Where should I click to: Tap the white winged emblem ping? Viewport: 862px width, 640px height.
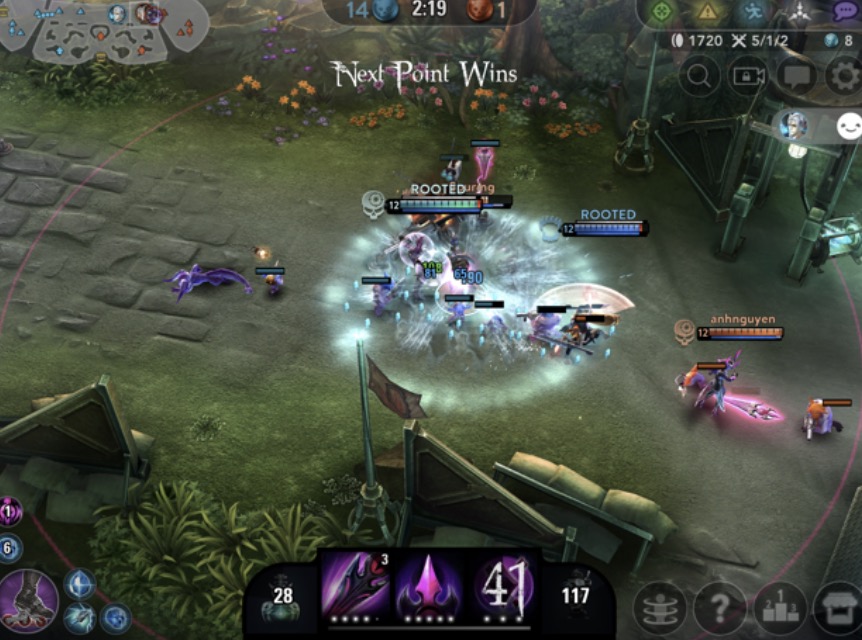pyautogui.click(x=800, y=12)
